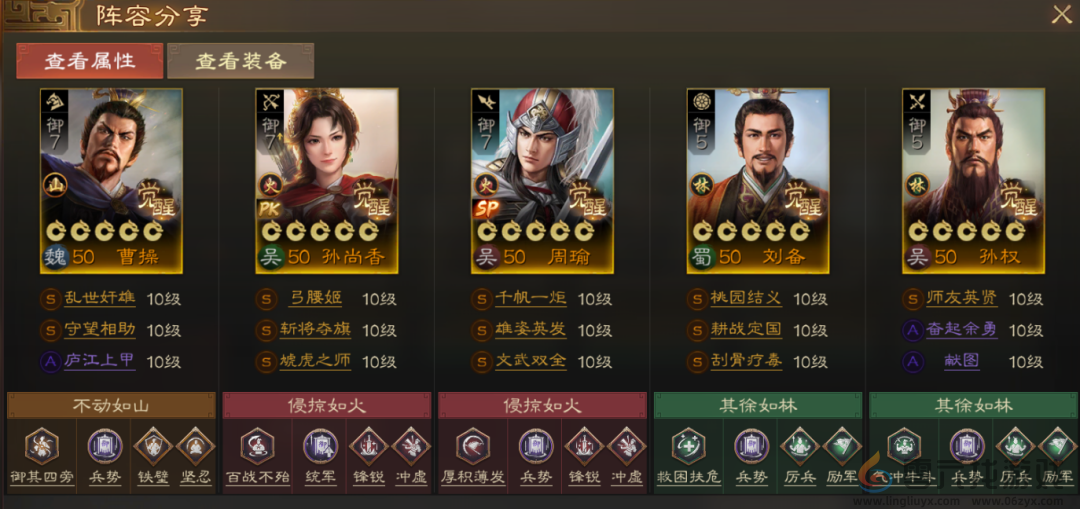The width and height of the screenshot is (1080, 509).
Task: Open the 乱世奸雄 skill details
Action: (x=98, y=299)
